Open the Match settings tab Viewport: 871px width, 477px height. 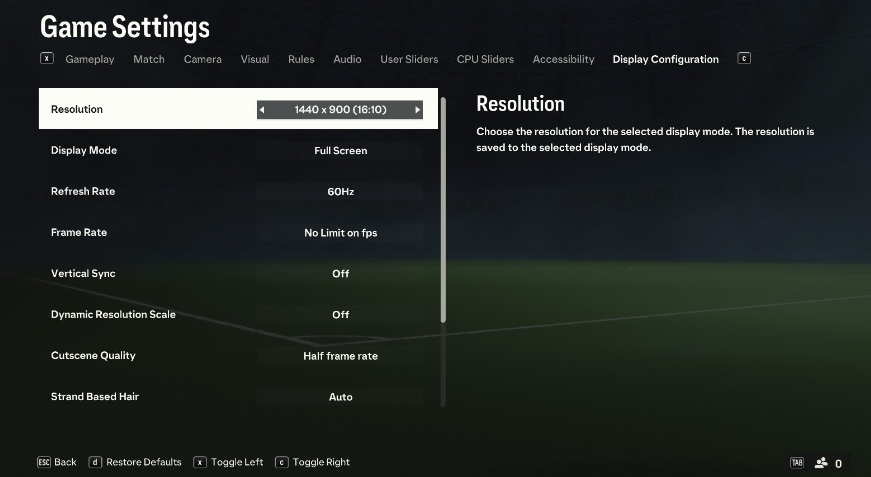149,59
